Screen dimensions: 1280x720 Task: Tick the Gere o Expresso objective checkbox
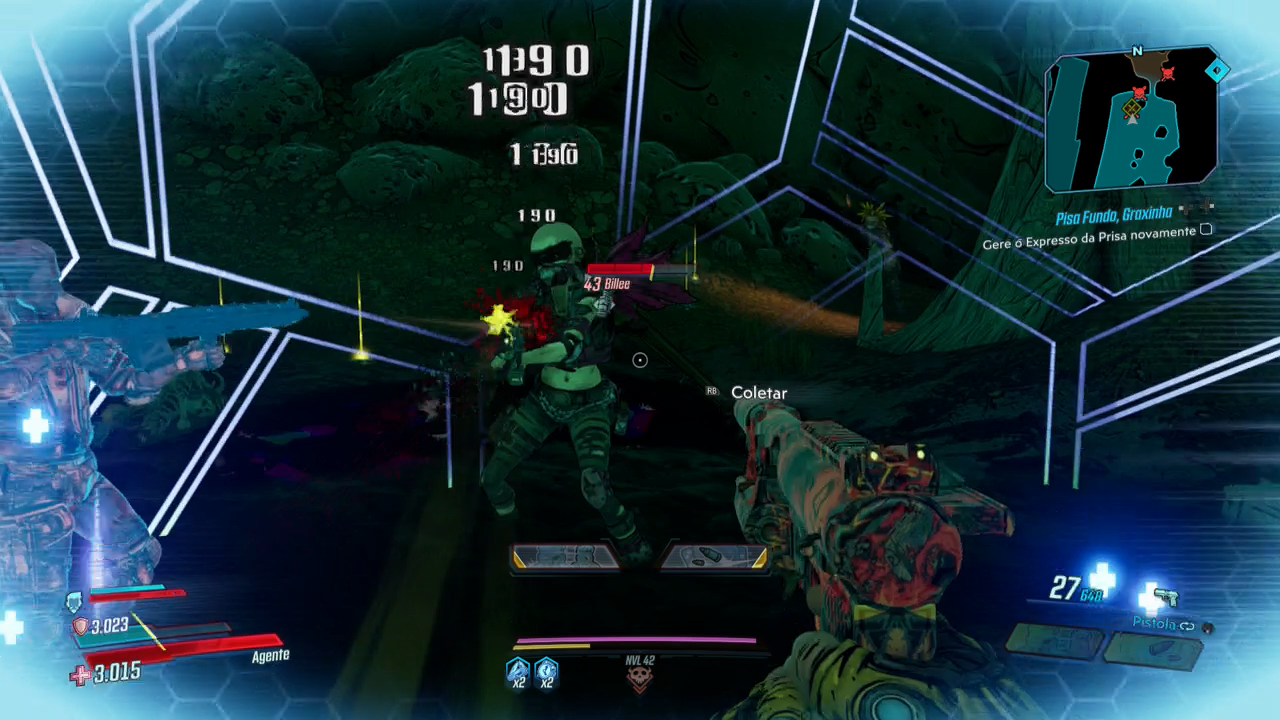click(x=1206, y=230)
